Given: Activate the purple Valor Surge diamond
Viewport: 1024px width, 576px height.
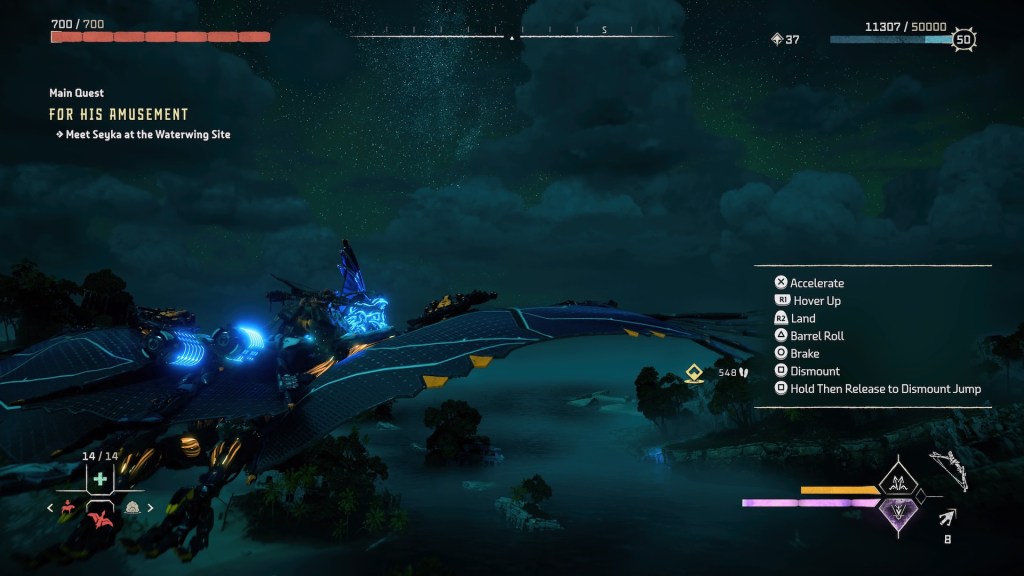Looking at the screenshot, I should tap(897, 513).
